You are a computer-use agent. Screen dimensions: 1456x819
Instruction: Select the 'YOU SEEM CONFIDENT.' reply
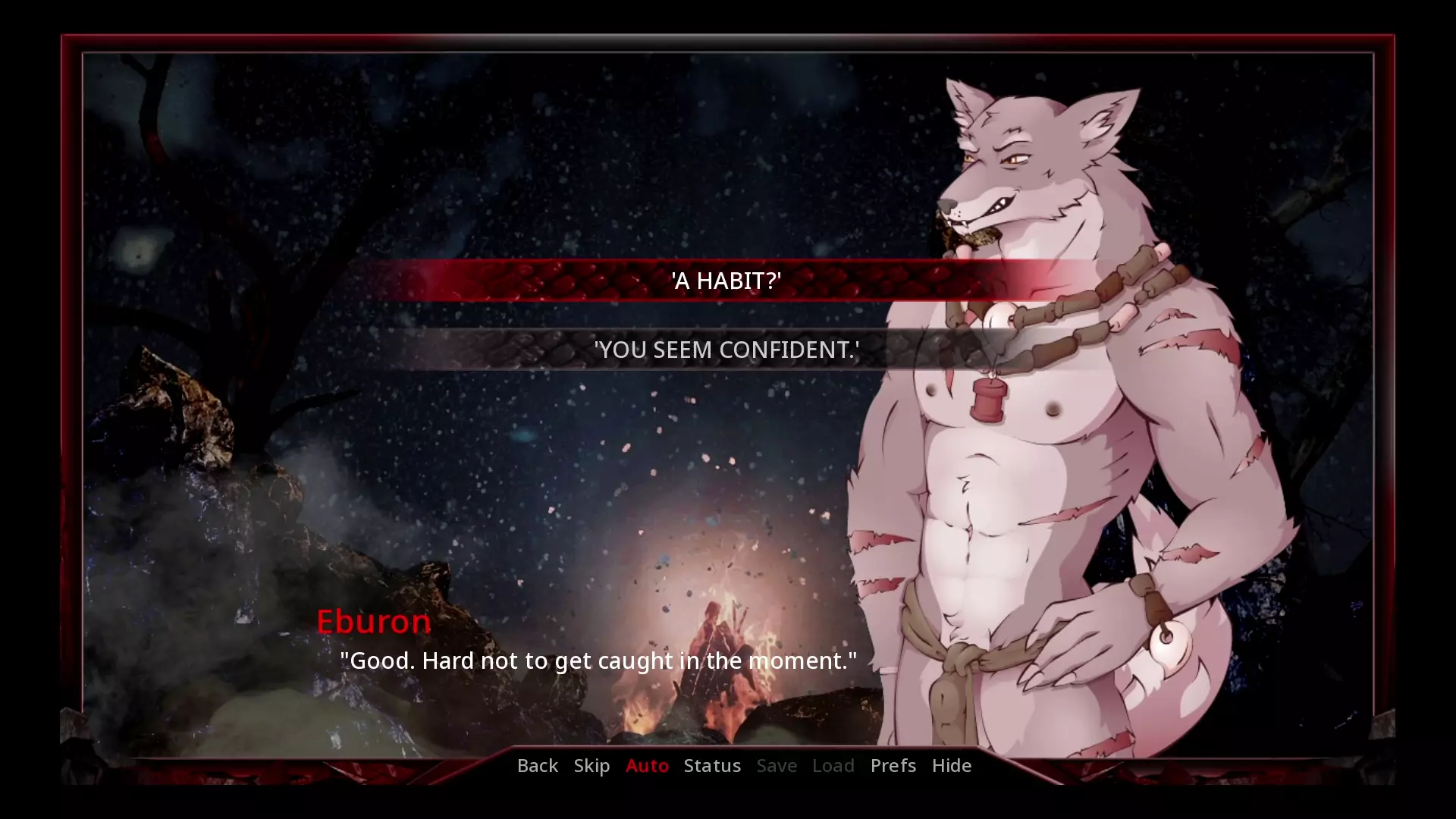click(x=726, y=350)
